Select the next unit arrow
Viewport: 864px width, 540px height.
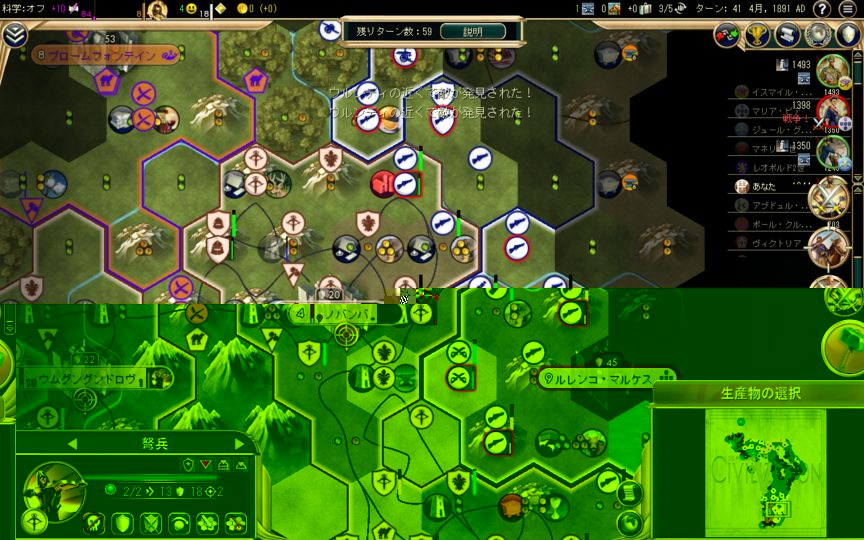(239, 443)
